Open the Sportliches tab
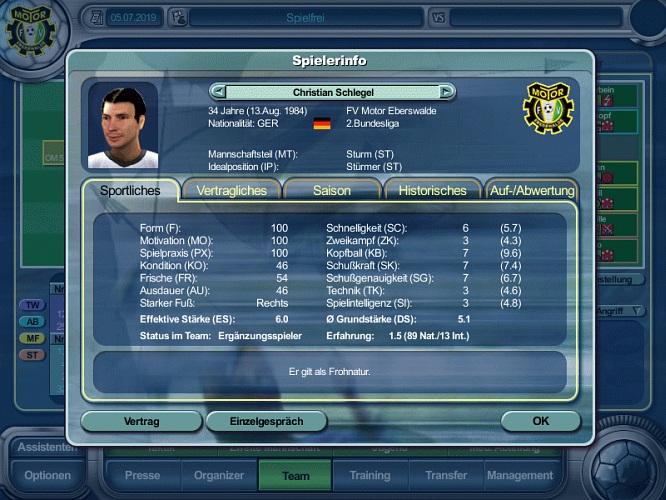The image size is (666, 500). point(129,190)
